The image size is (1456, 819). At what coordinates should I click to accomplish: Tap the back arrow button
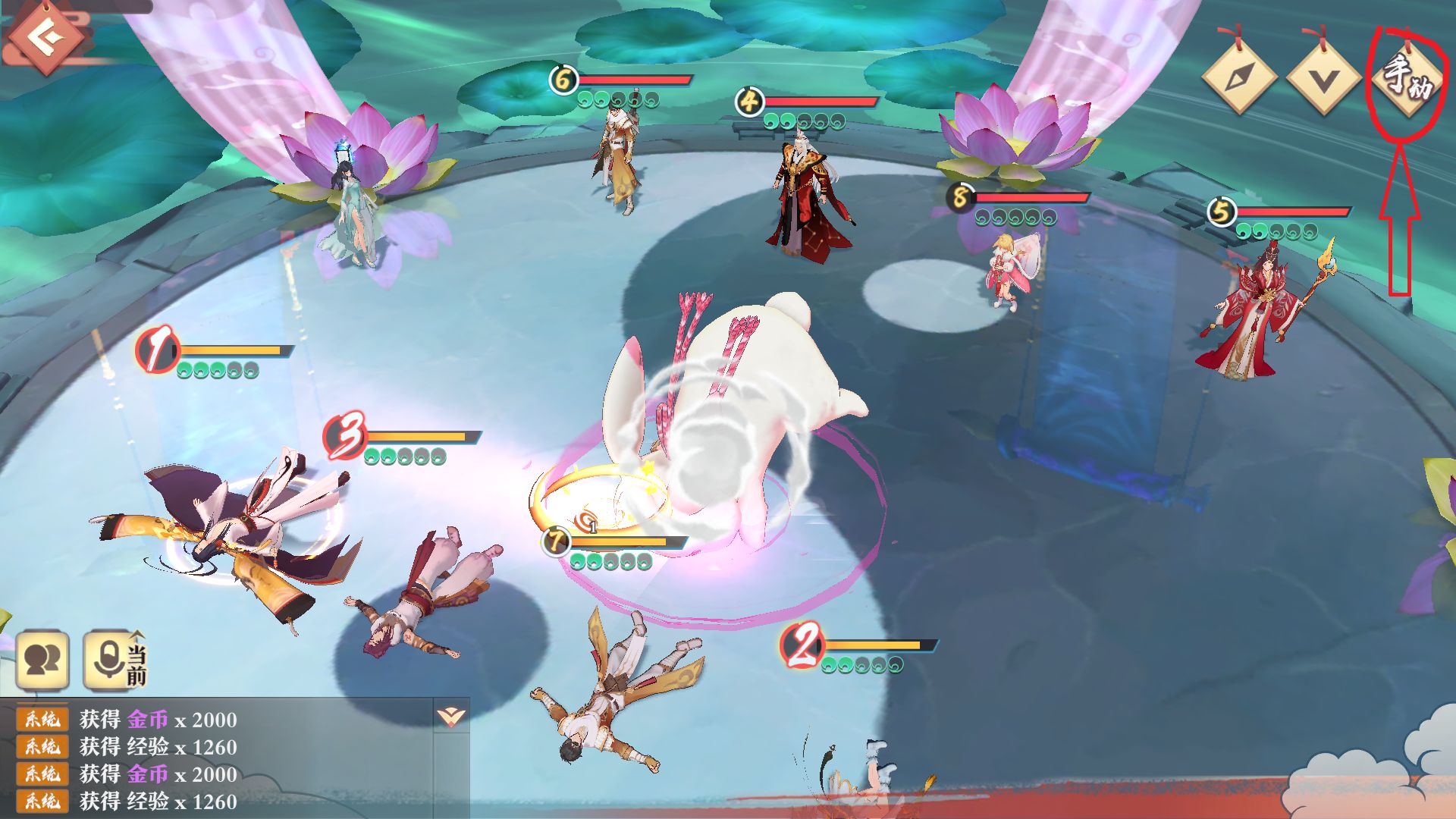(47, 36)
